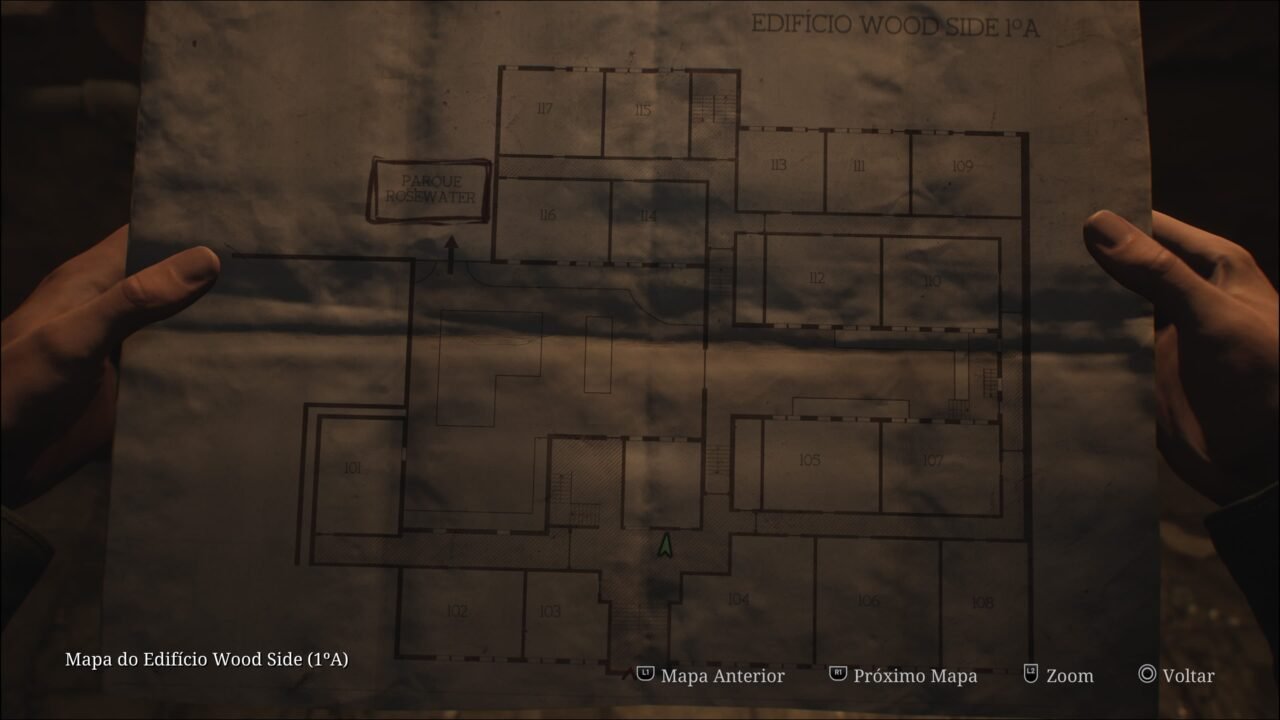Click room 104 near the player arrow
The height and width of the screenshot is (720, 1280).
pyautogui.click(x=737, y=601)
